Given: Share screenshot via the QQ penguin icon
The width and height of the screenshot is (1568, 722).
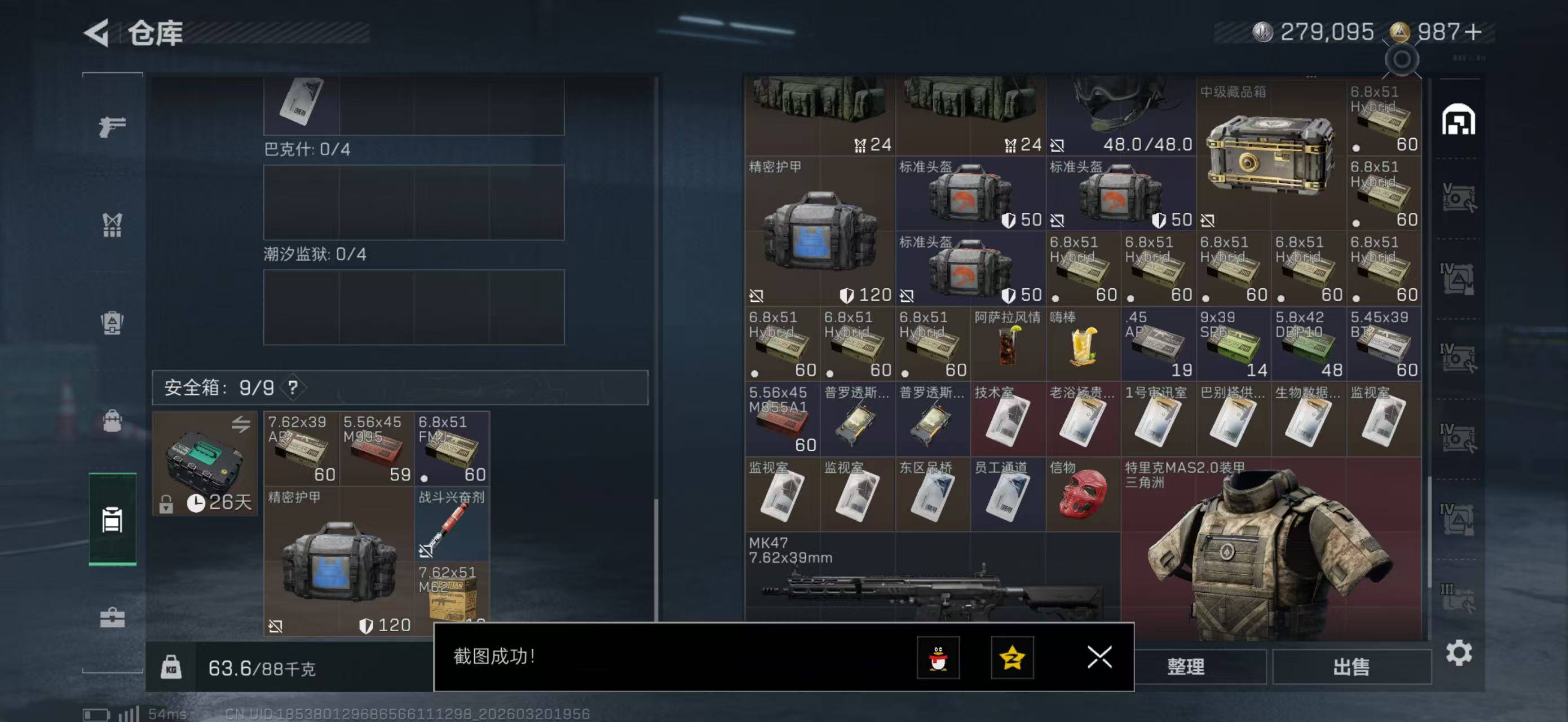Looking at the screenshot, I should (x=939, y=658).
